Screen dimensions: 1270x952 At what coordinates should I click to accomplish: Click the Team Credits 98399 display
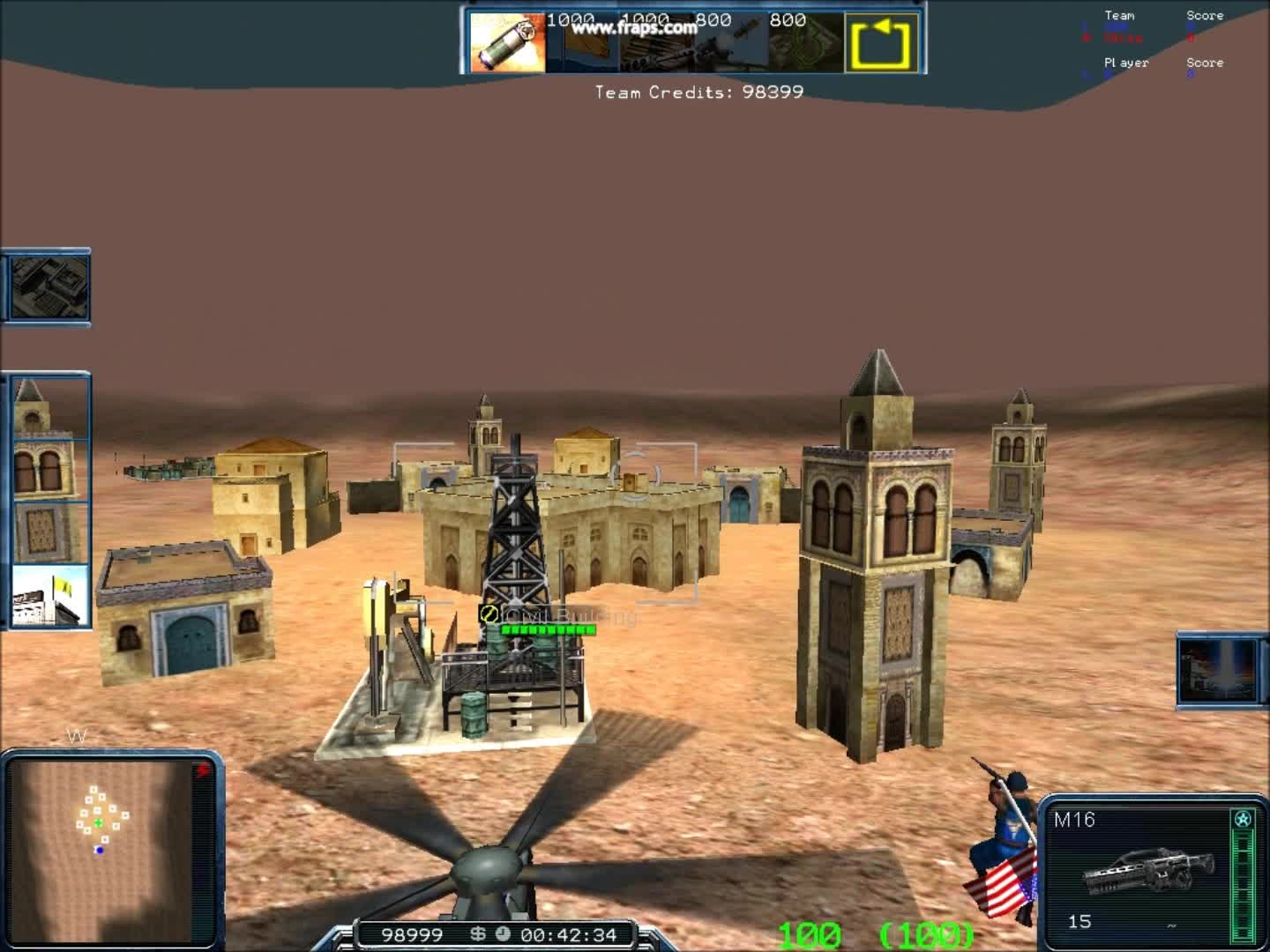tap(699, 92)
